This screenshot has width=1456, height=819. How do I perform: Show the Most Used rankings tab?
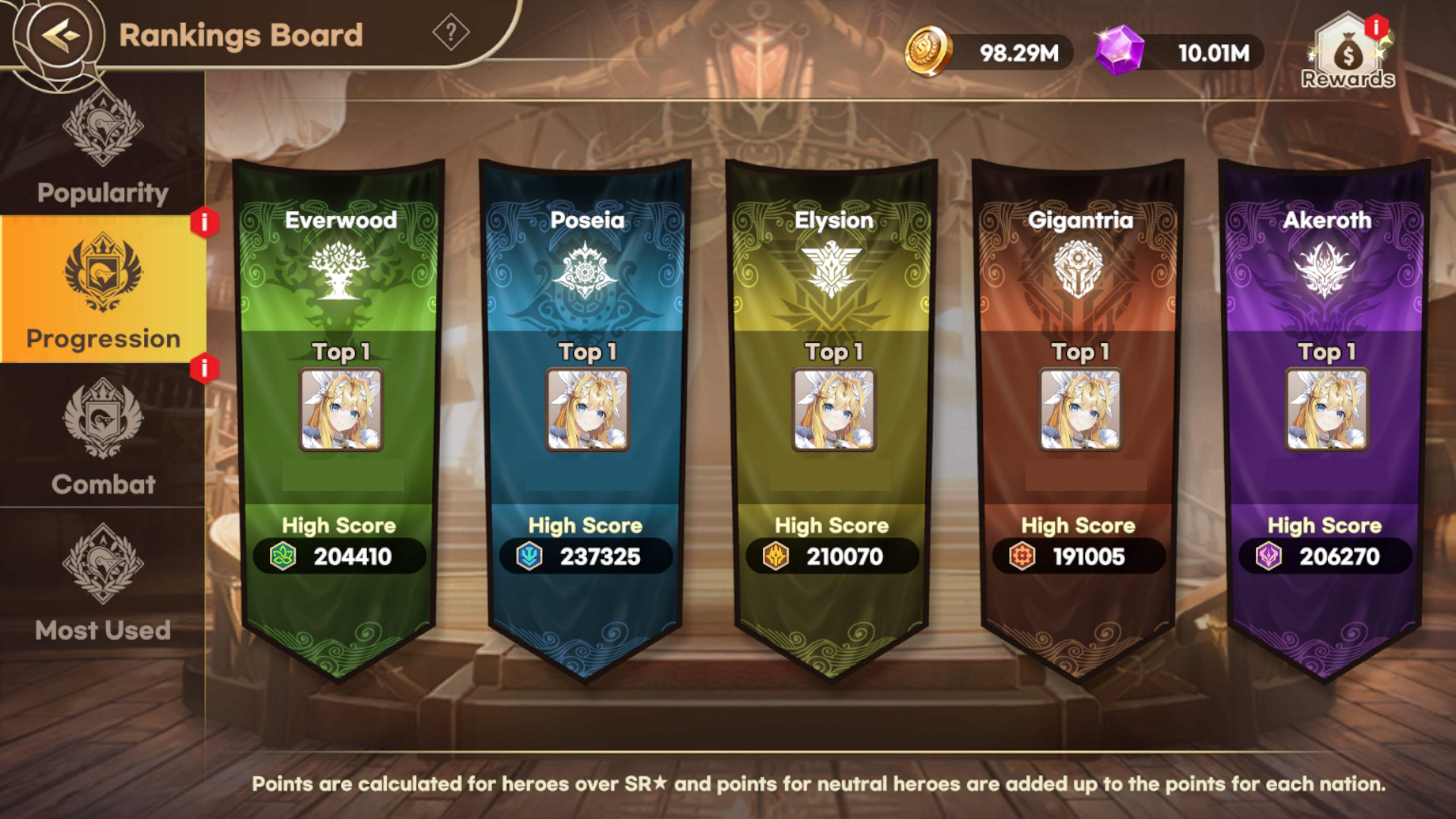click(102, 582)
